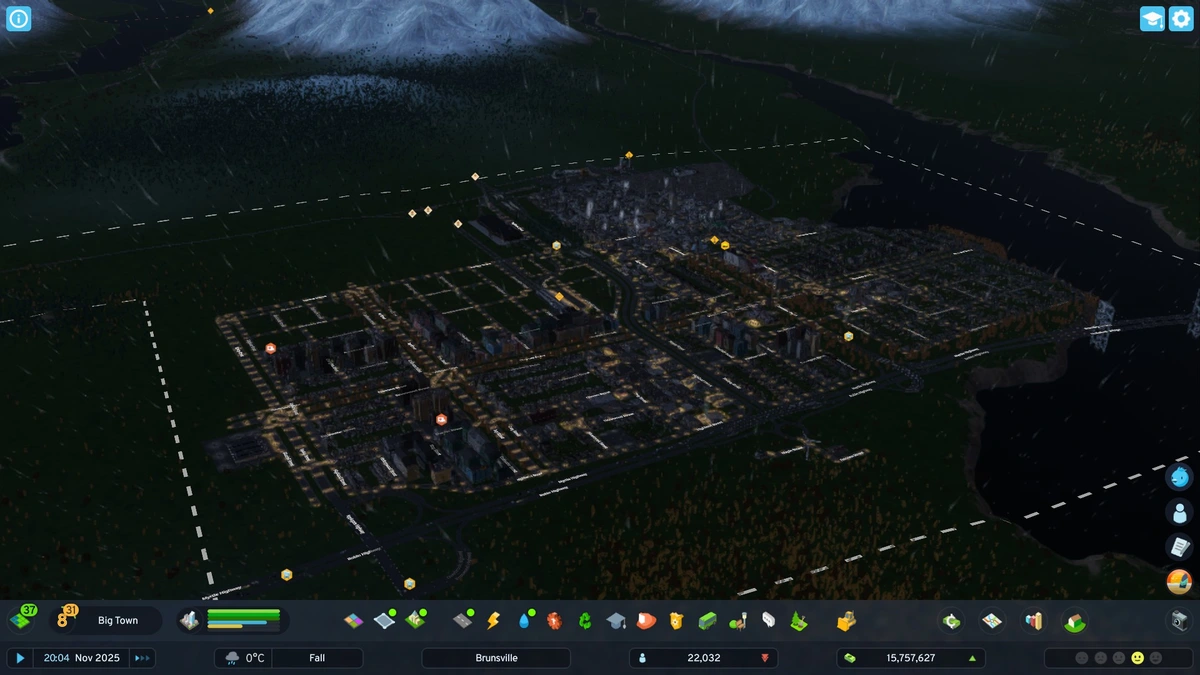Open the water and sewage menu
Image resolution: width=1200 pixels, height=675 pixels.
click(524, 621)
